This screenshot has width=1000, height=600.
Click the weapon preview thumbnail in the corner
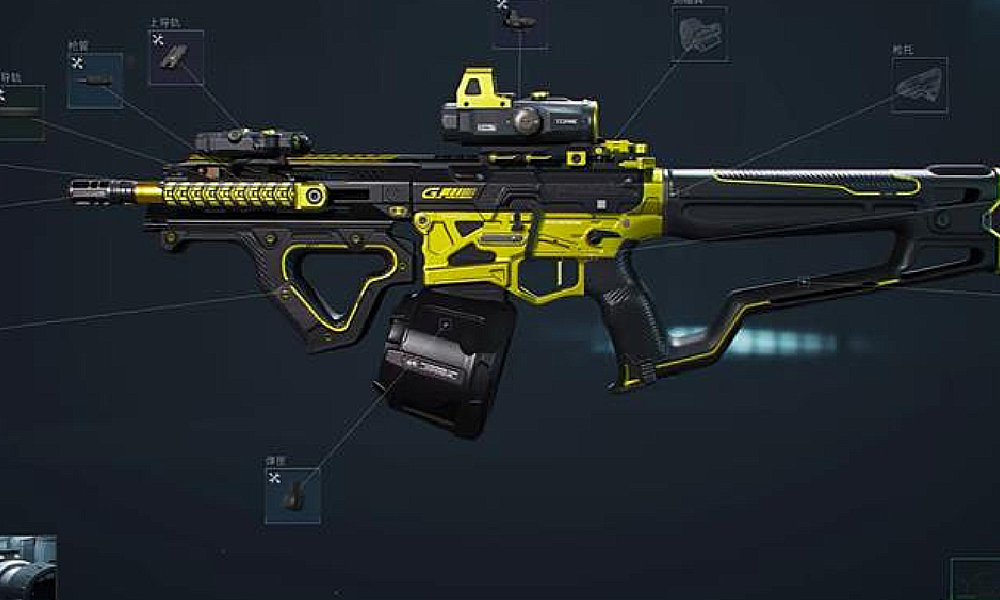[x=27, y=568]
